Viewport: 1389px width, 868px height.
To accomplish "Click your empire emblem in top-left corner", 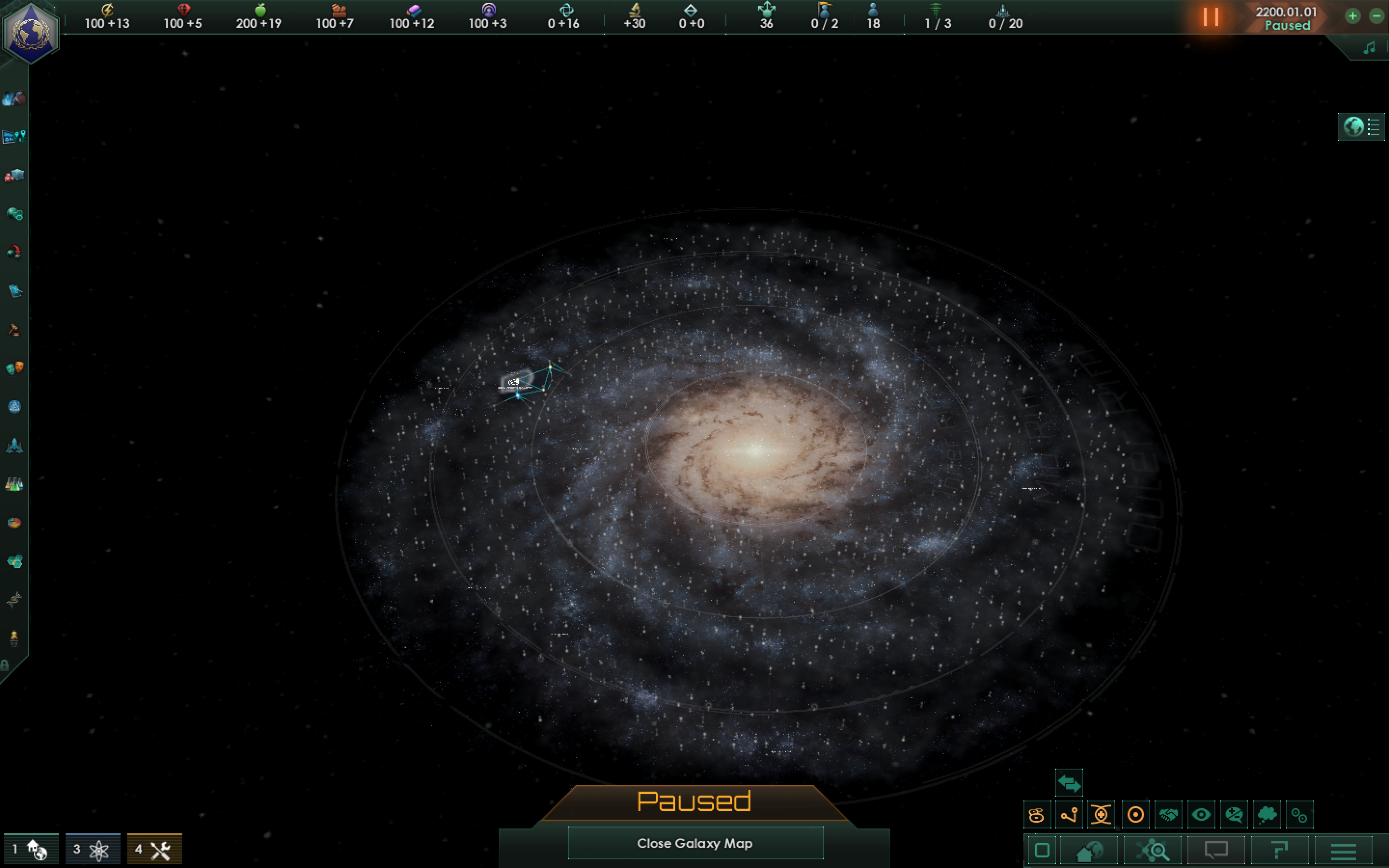I will pyautogui.click(x=31, y=27).
